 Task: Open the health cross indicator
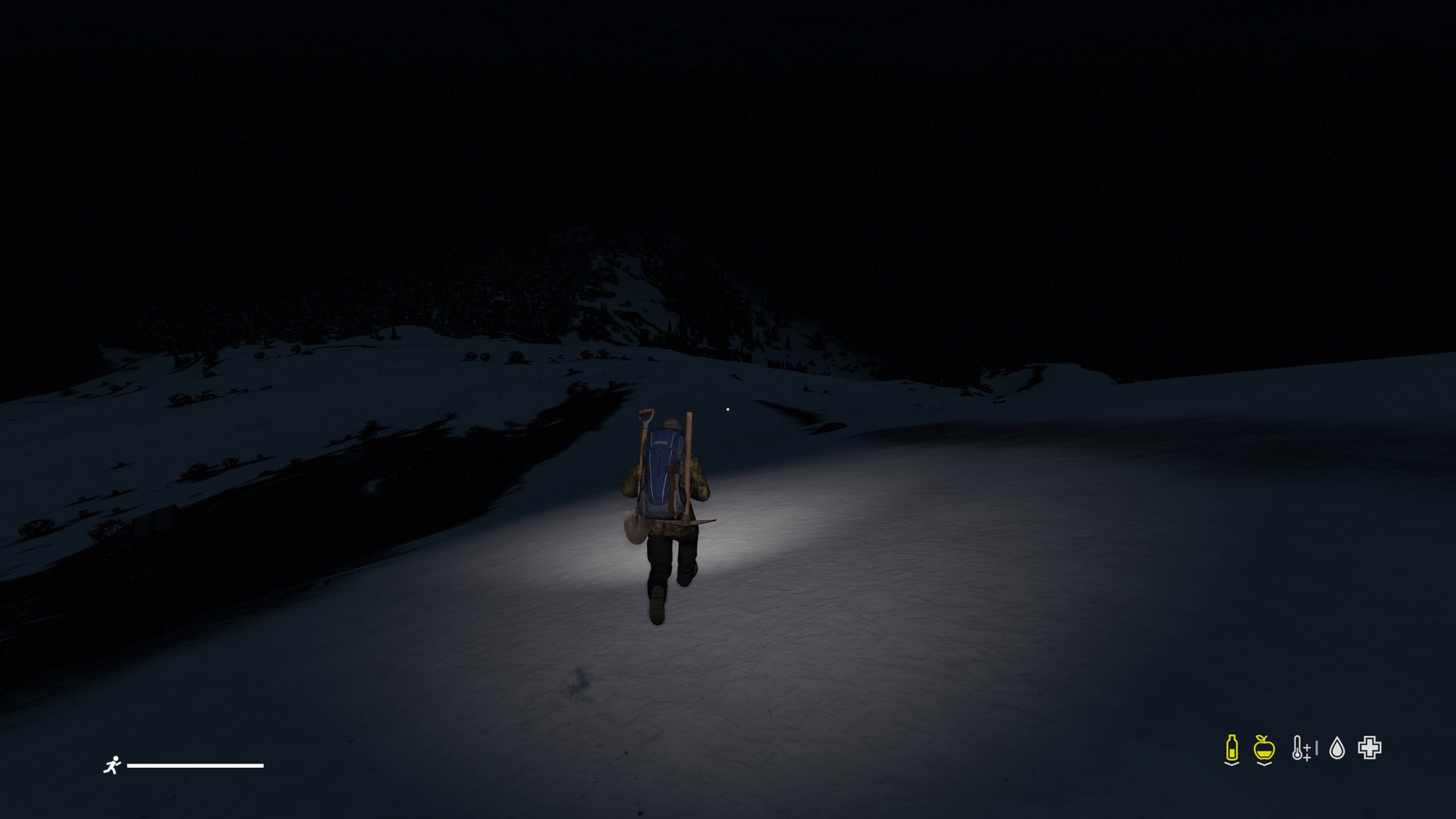(x=1369, y=748)
